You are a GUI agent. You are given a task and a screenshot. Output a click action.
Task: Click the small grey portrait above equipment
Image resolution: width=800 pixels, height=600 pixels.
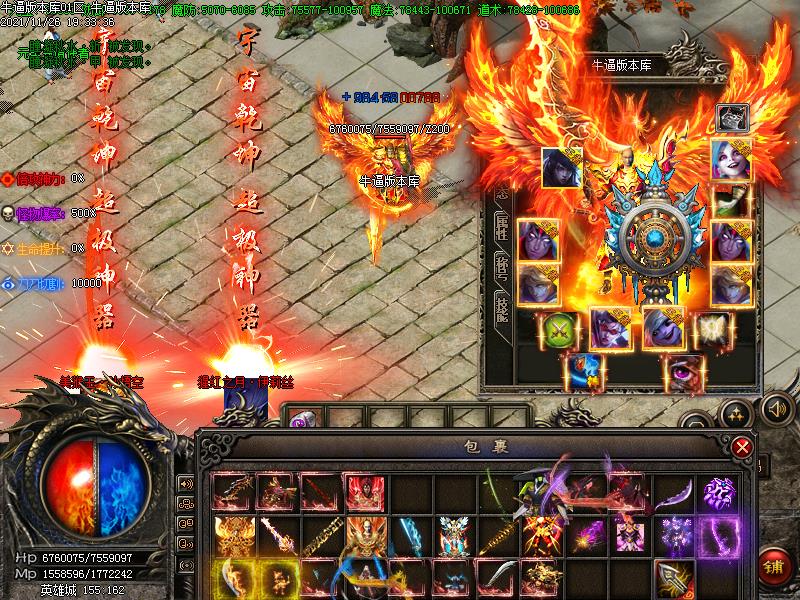point(732,118)
